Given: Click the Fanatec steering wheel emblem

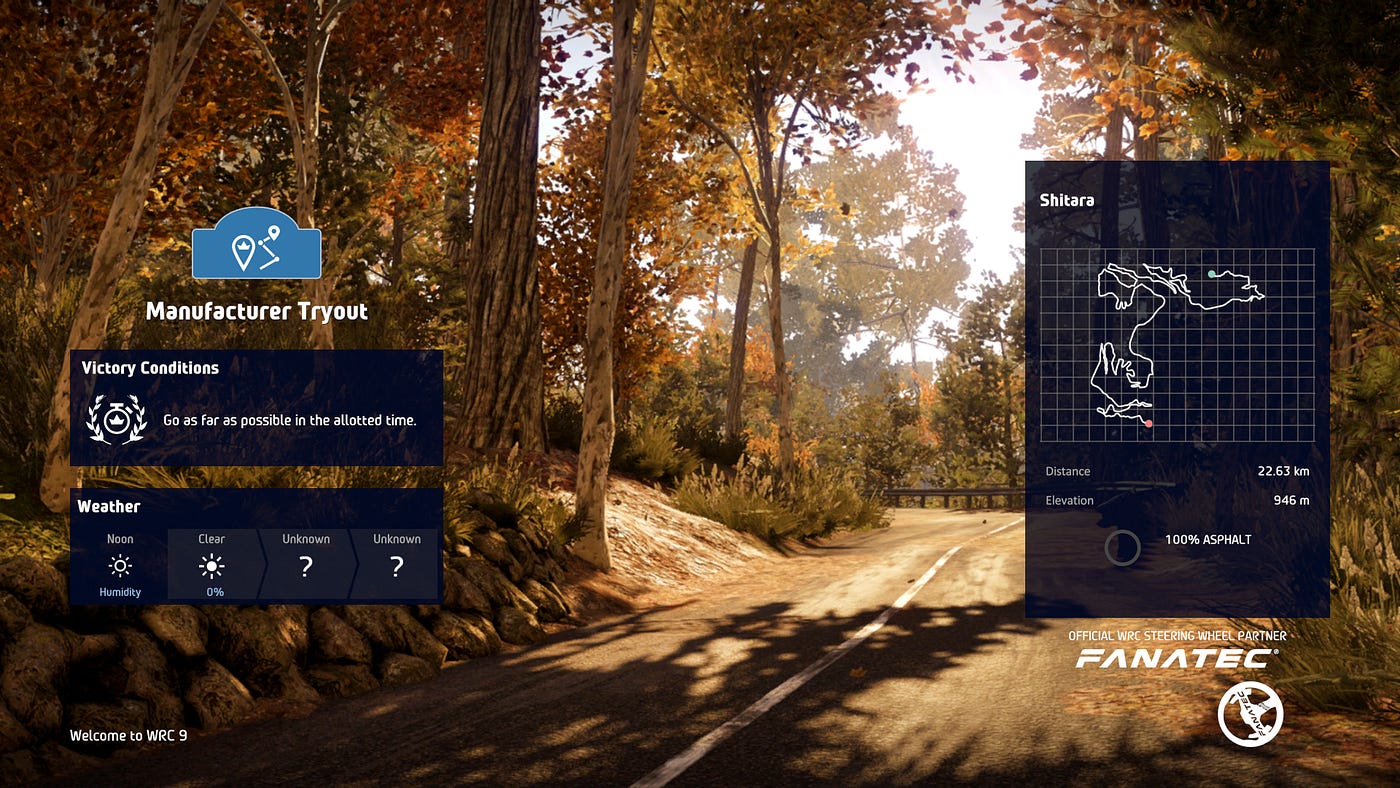Looking at the screenshot, I should (1251, 714).
